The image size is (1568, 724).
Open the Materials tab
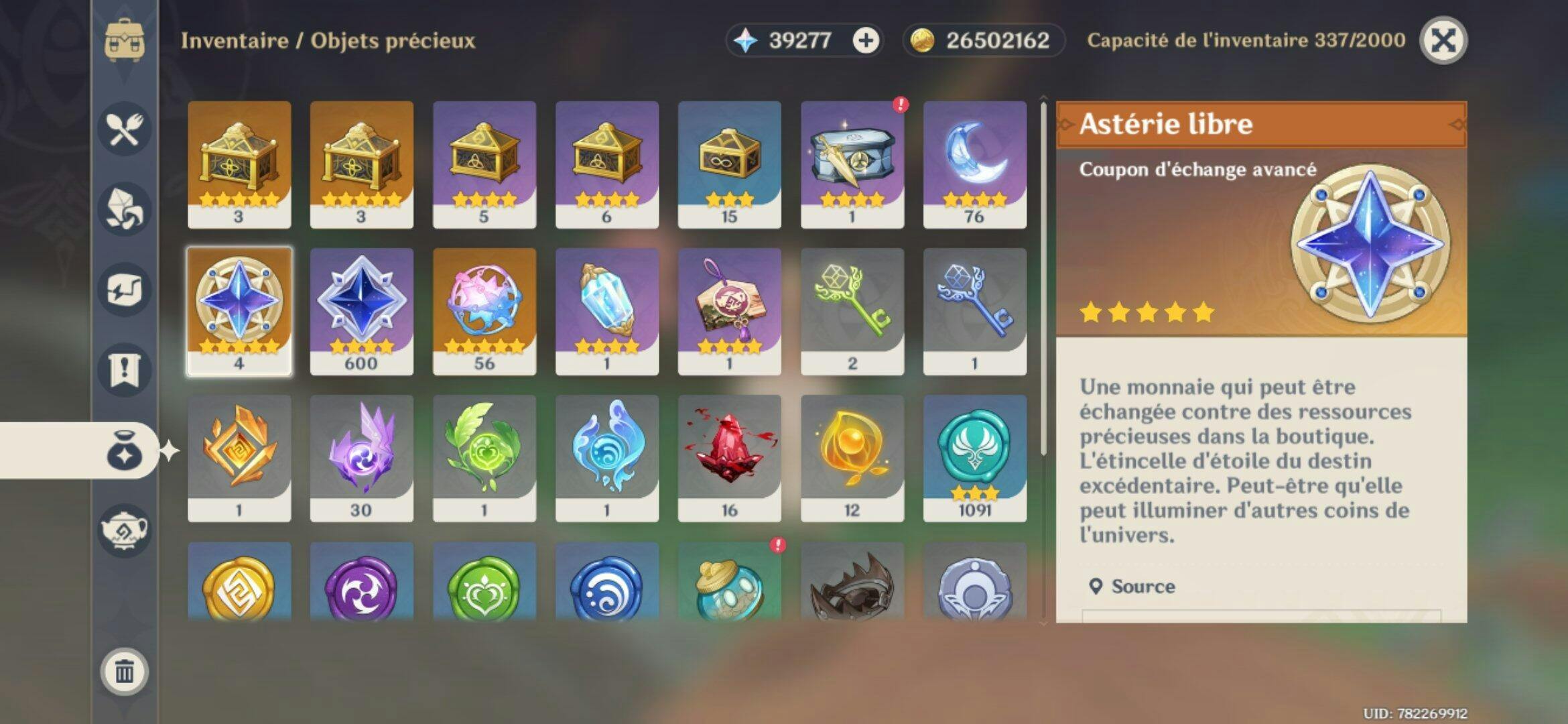point(125,209)
